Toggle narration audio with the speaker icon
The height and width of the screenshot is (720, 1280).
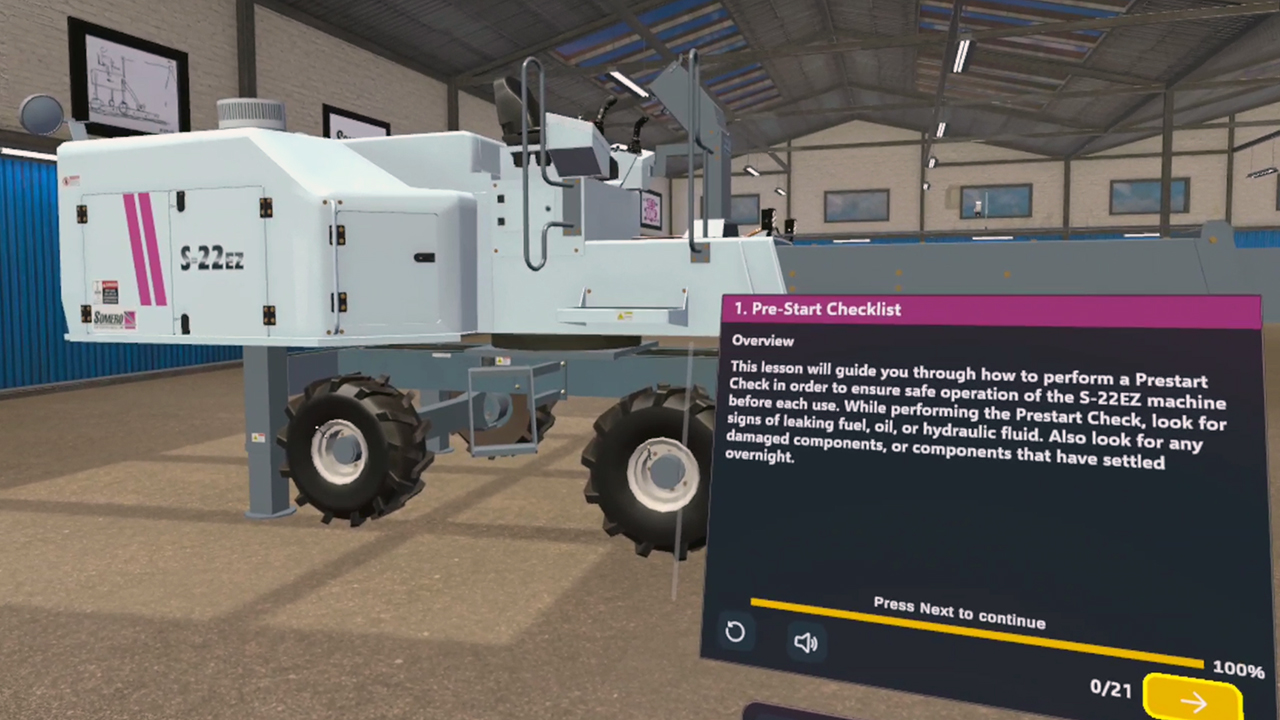pyautogui.click(x=805, y=642)
